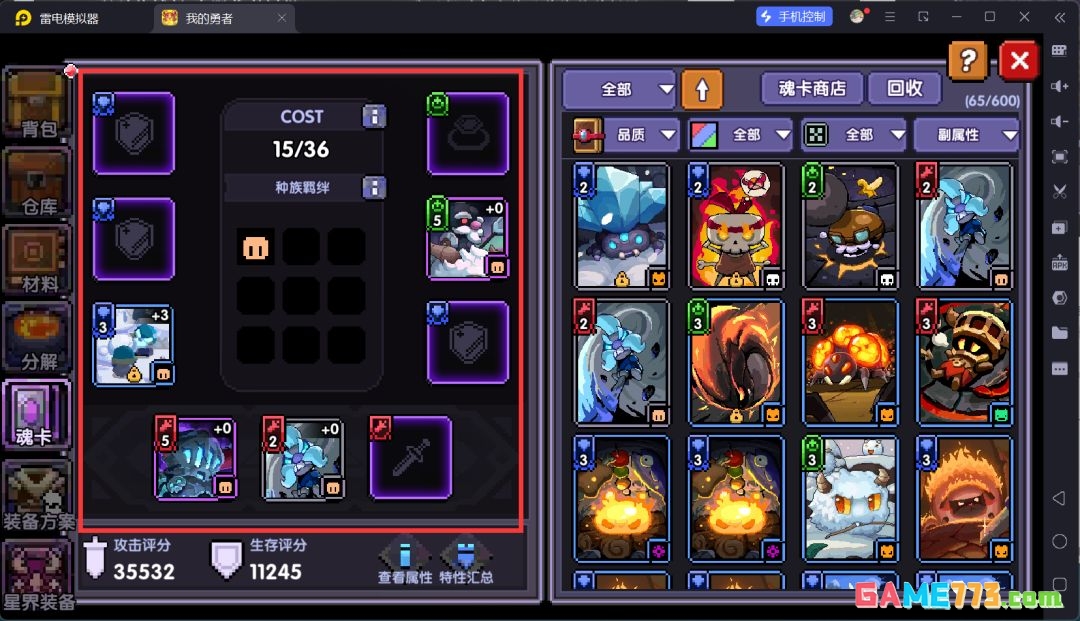This screenshot has width=1080, height=621.
Task: Expand the 副属性 sub-attribute dropdown
Action: click(x=966, y=135)
